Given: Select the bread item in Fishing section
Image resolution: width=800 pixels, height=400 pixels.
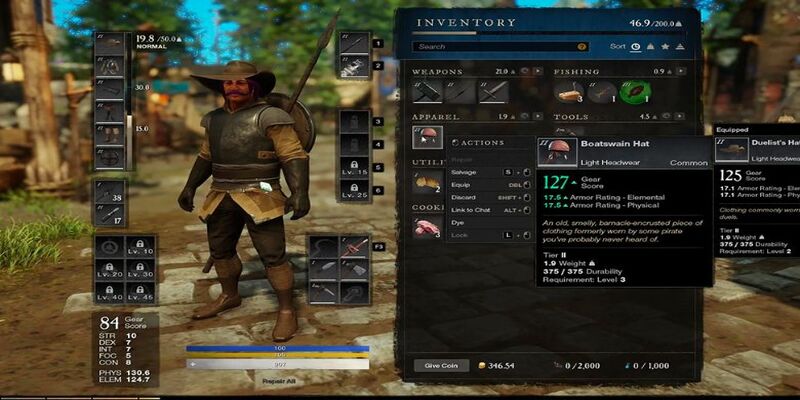Looking at the screenshot, I should coord(570,92).
